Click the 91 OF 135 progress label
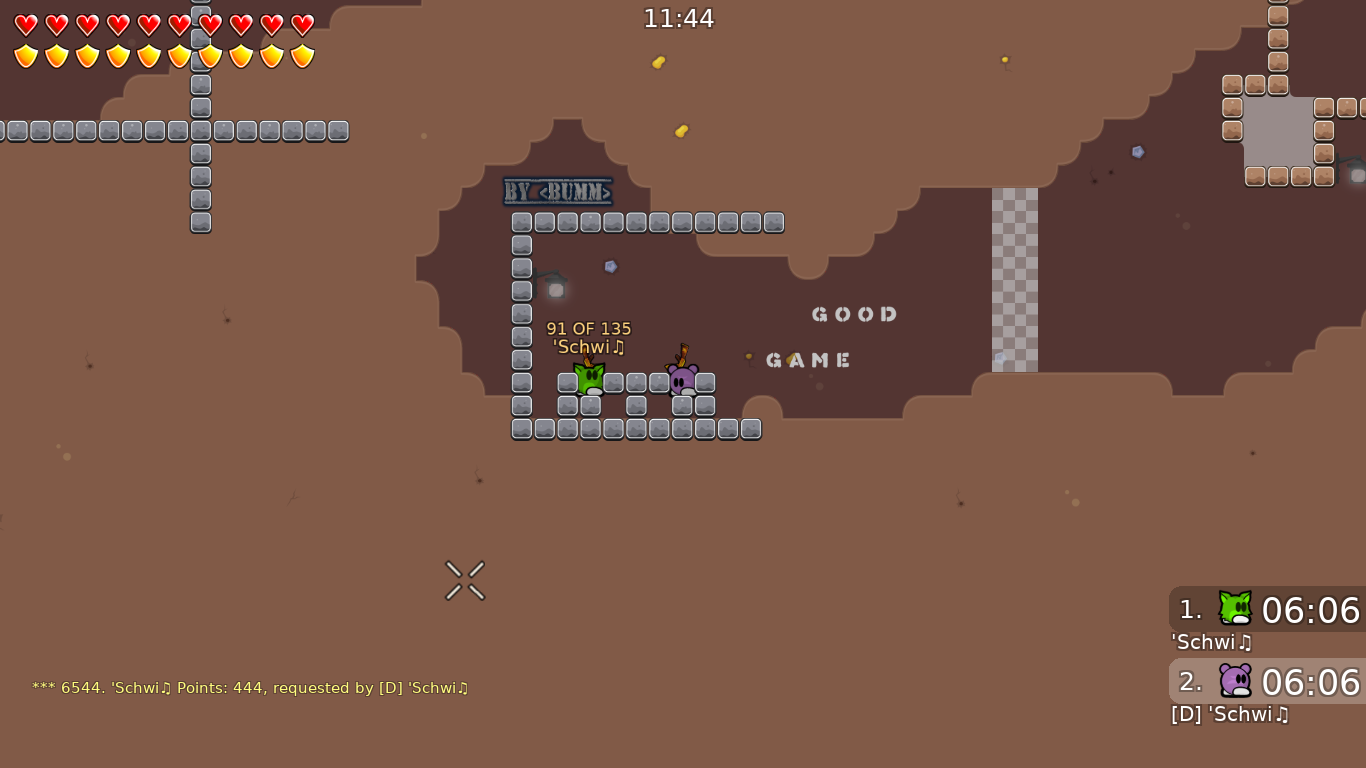This screenshot has height=768, width=1366. coord(588,328)
